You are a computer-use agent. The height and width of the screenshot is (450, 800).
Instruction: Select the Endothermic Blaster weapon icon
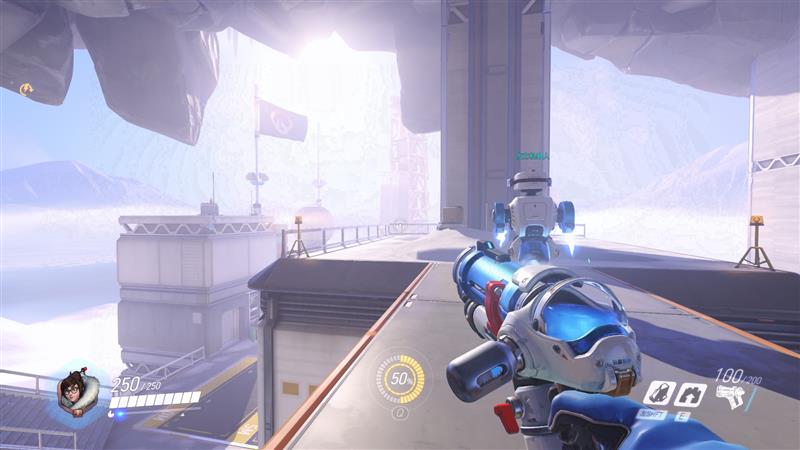(x=731, y=397)
